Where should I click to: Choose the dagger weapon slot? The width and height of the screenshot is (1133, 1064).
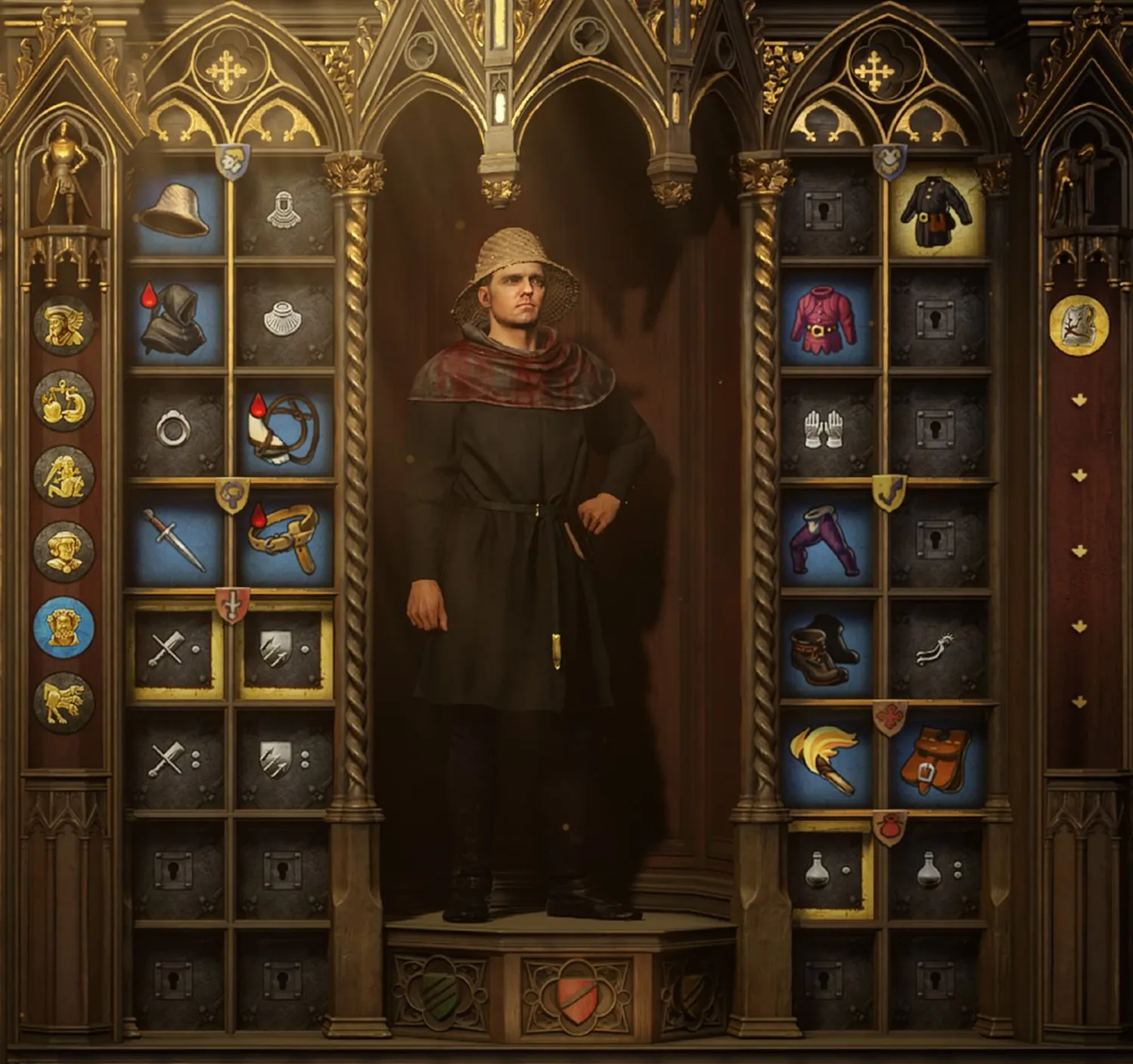point(175,539)
